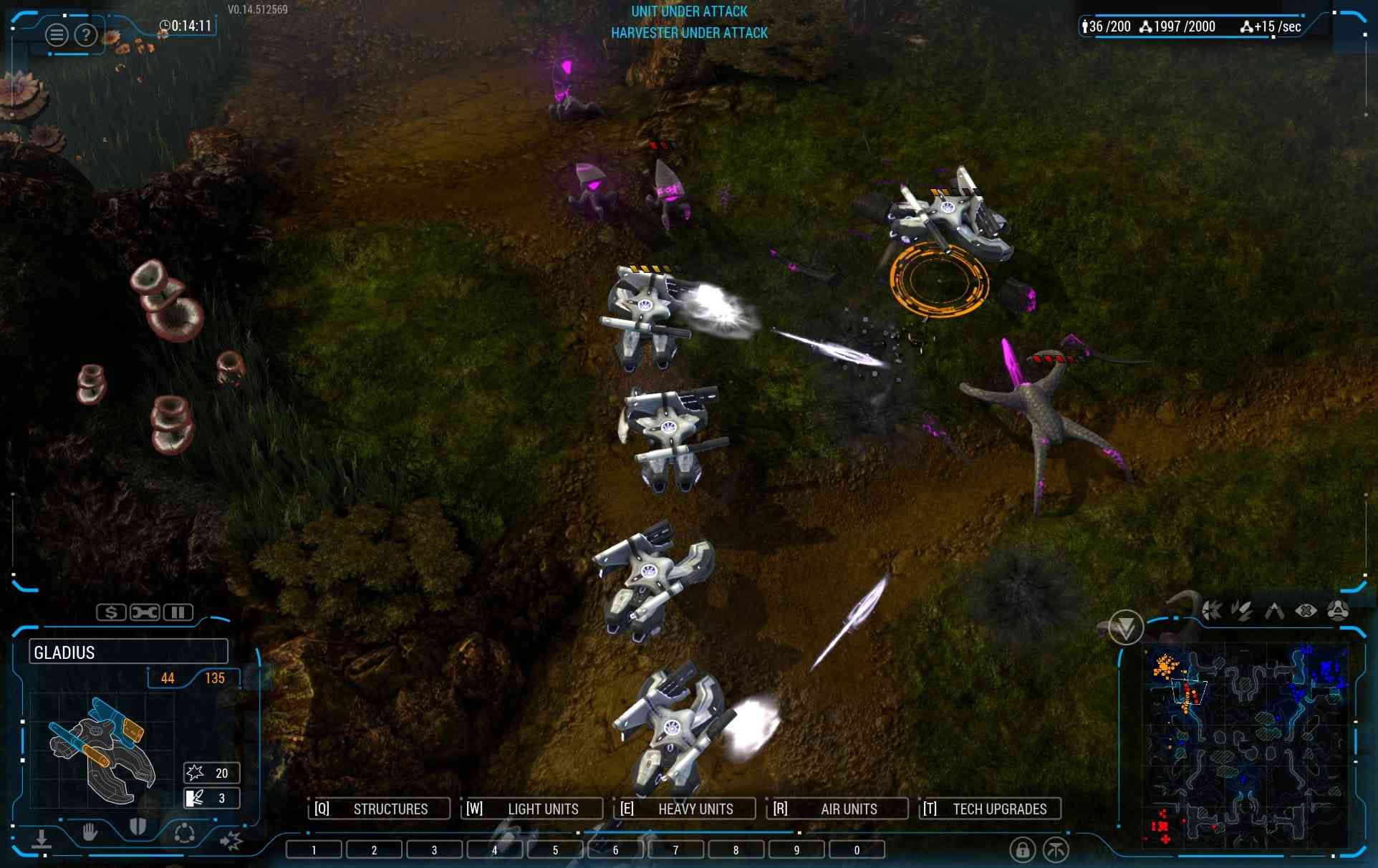Toggle the padlock lock button

[x=1022, y=850]
